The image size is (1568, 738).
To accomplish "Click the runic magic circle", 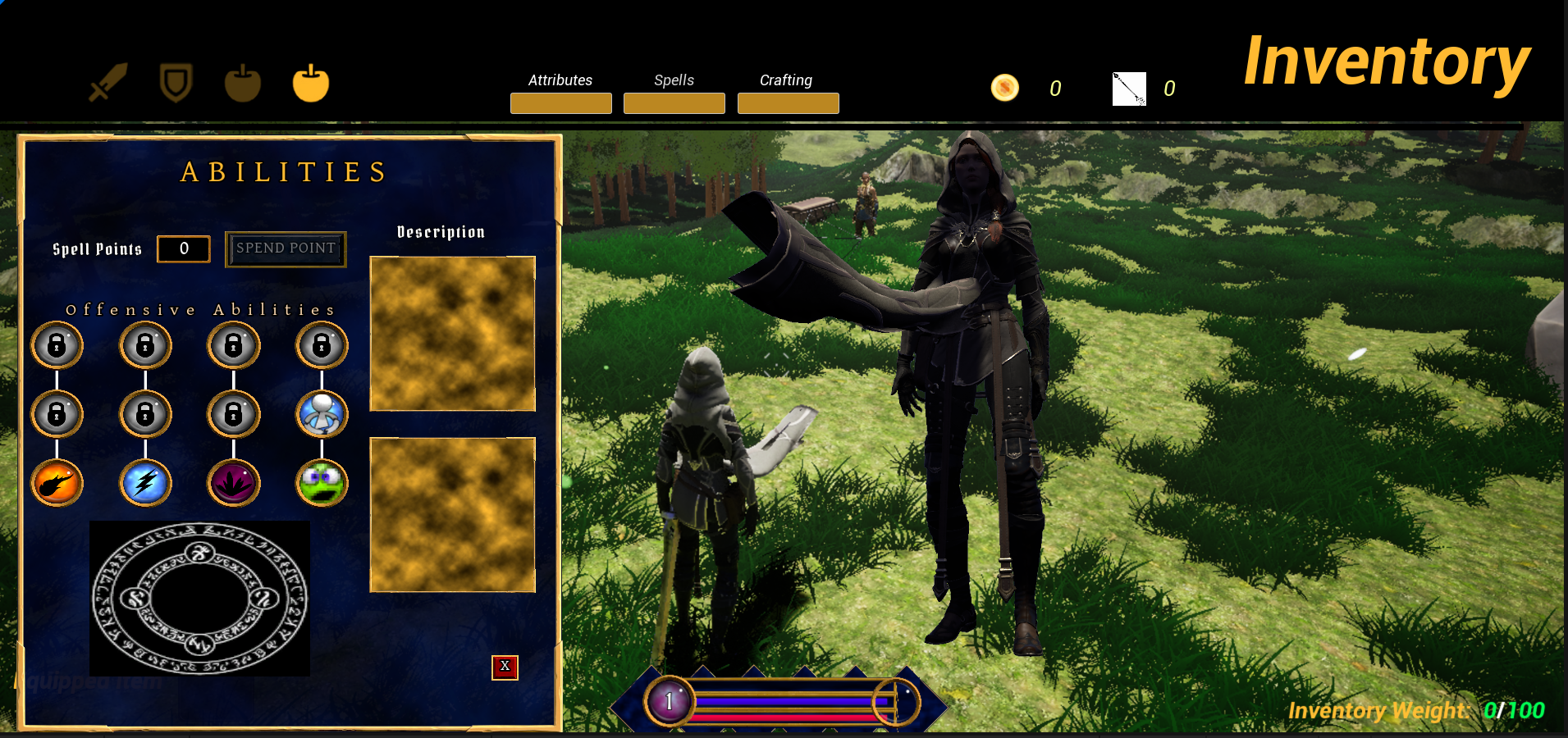I will [199, 599].
